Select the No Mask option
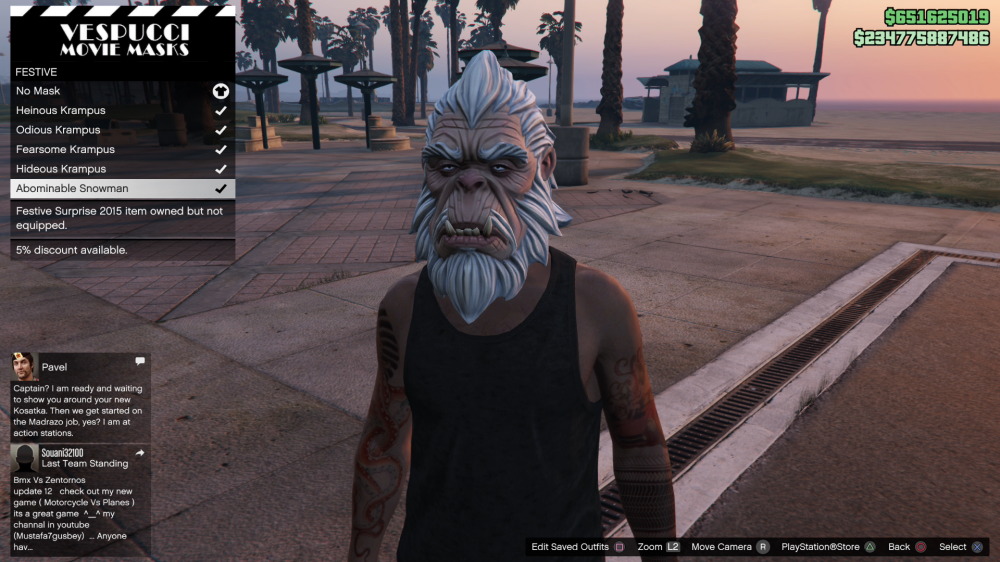Image resolution: width=1000 pixels, height=562 pixels. coord(122,91)
